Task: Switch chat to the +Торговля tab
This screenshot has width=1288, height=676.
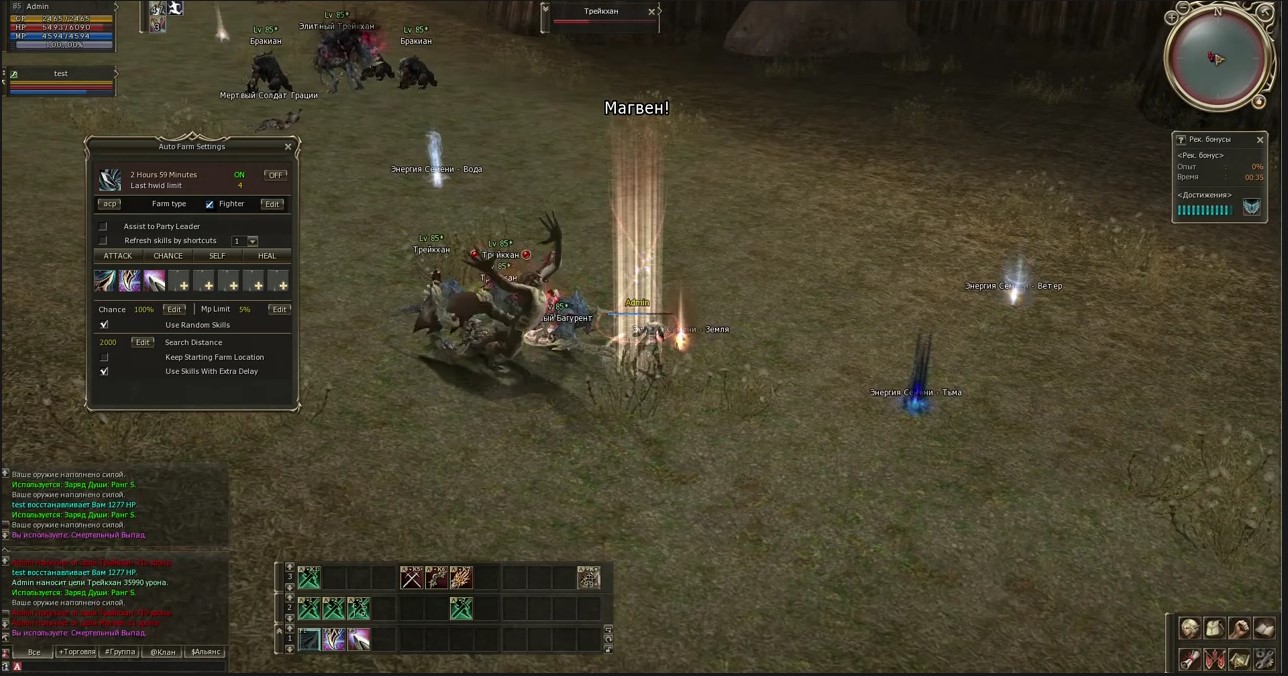Action: (77, 652)
